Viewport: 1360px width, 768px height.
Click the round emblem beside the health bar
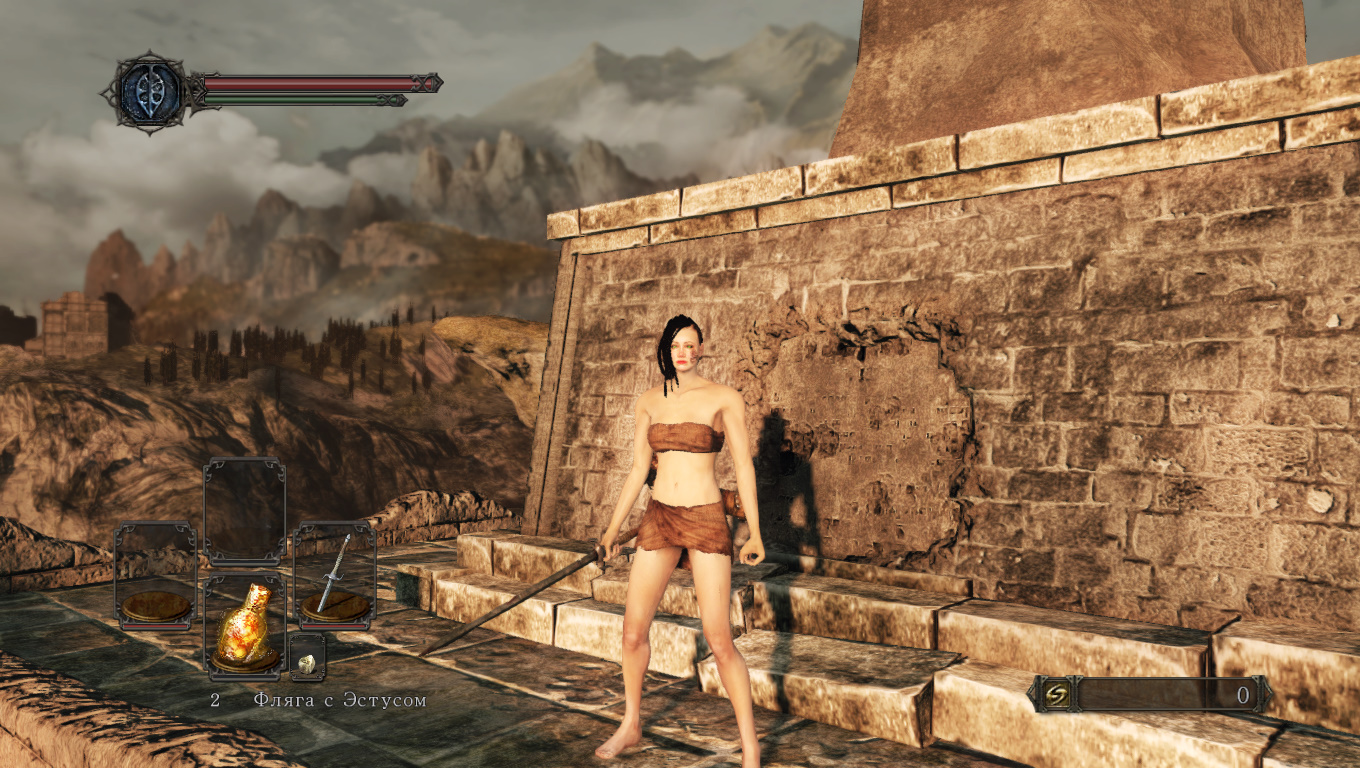(150, 92)
